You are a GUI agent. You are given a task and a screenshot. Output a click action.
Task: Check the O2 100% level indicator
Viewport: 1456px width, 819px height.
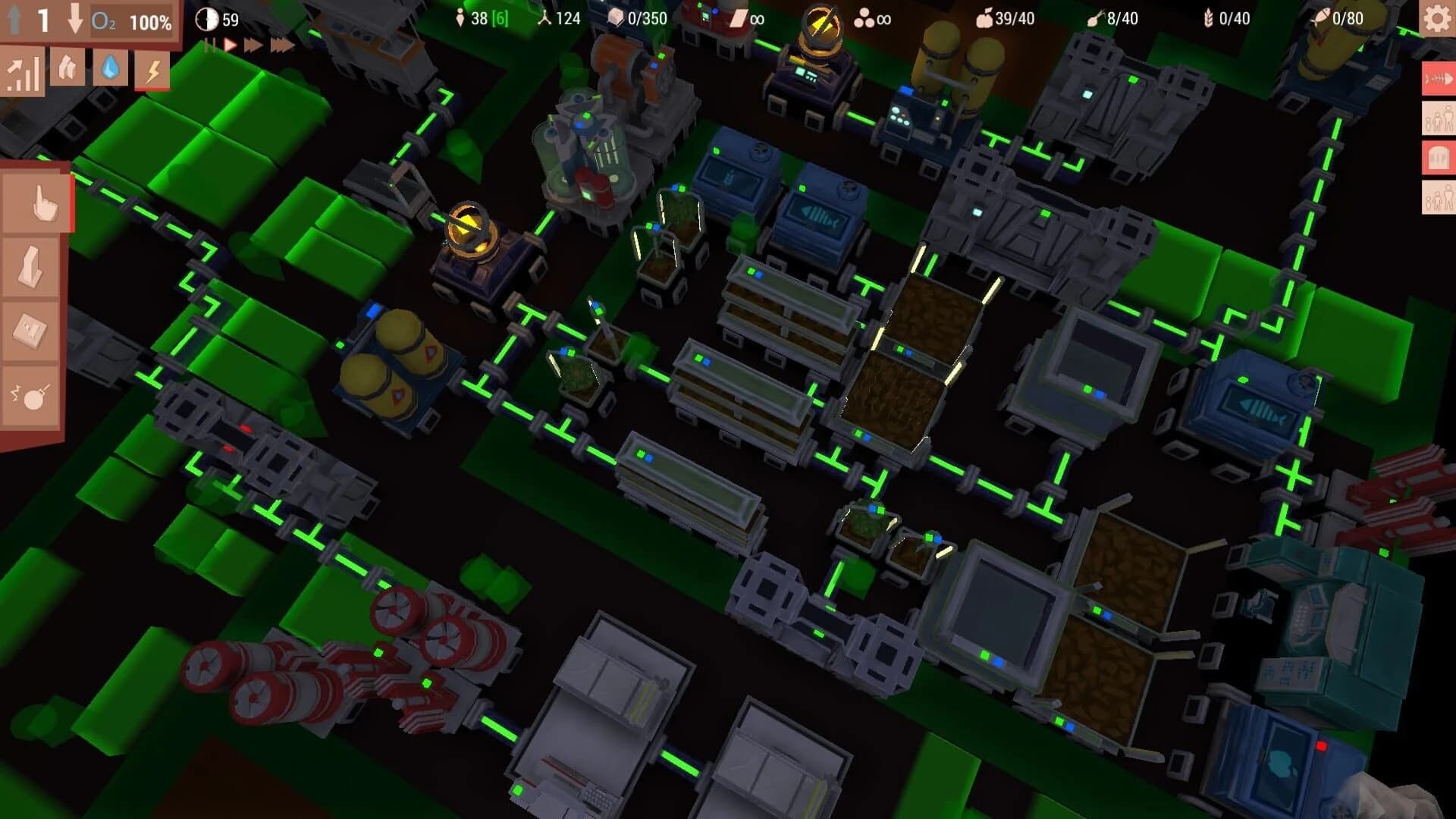130,22
